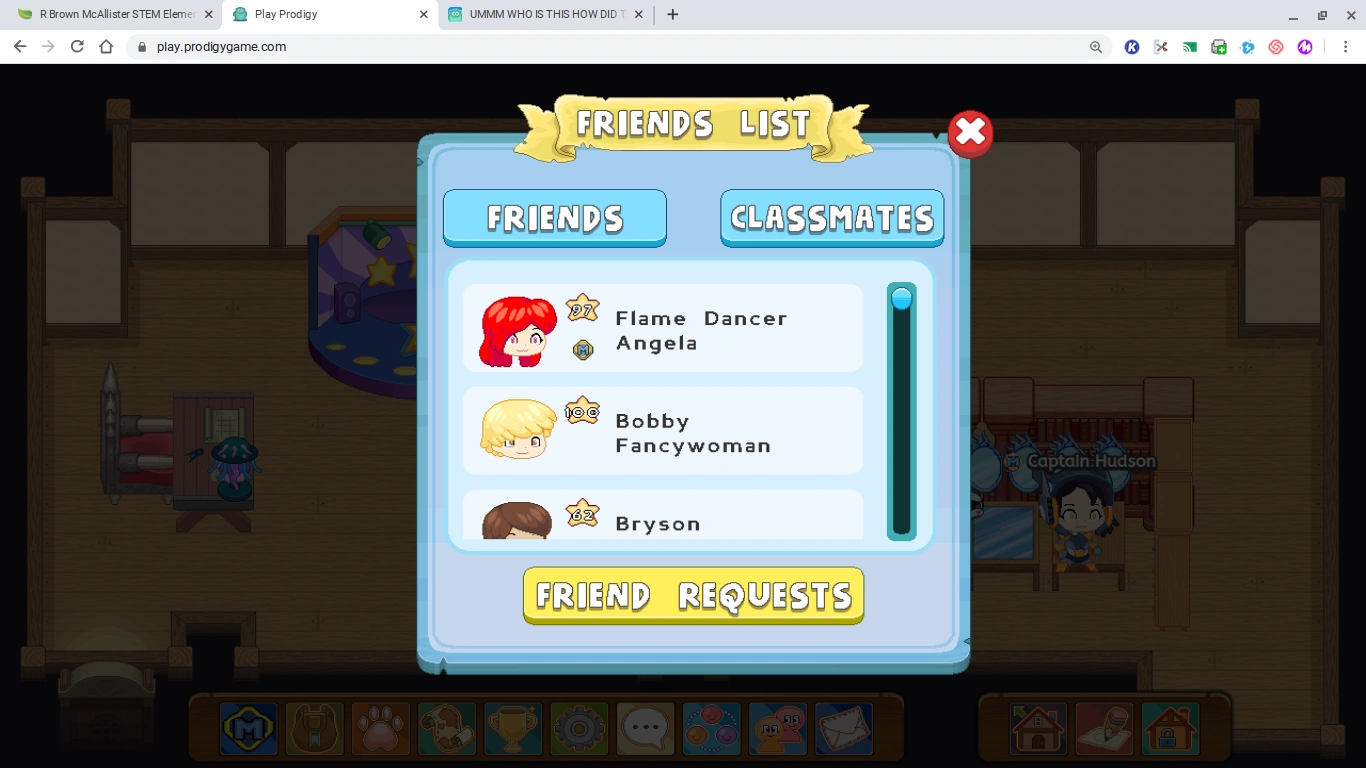Select the FRIENDS tab
The height and width of the screenshot is (768, 1366).
click(x=554, y=217)
